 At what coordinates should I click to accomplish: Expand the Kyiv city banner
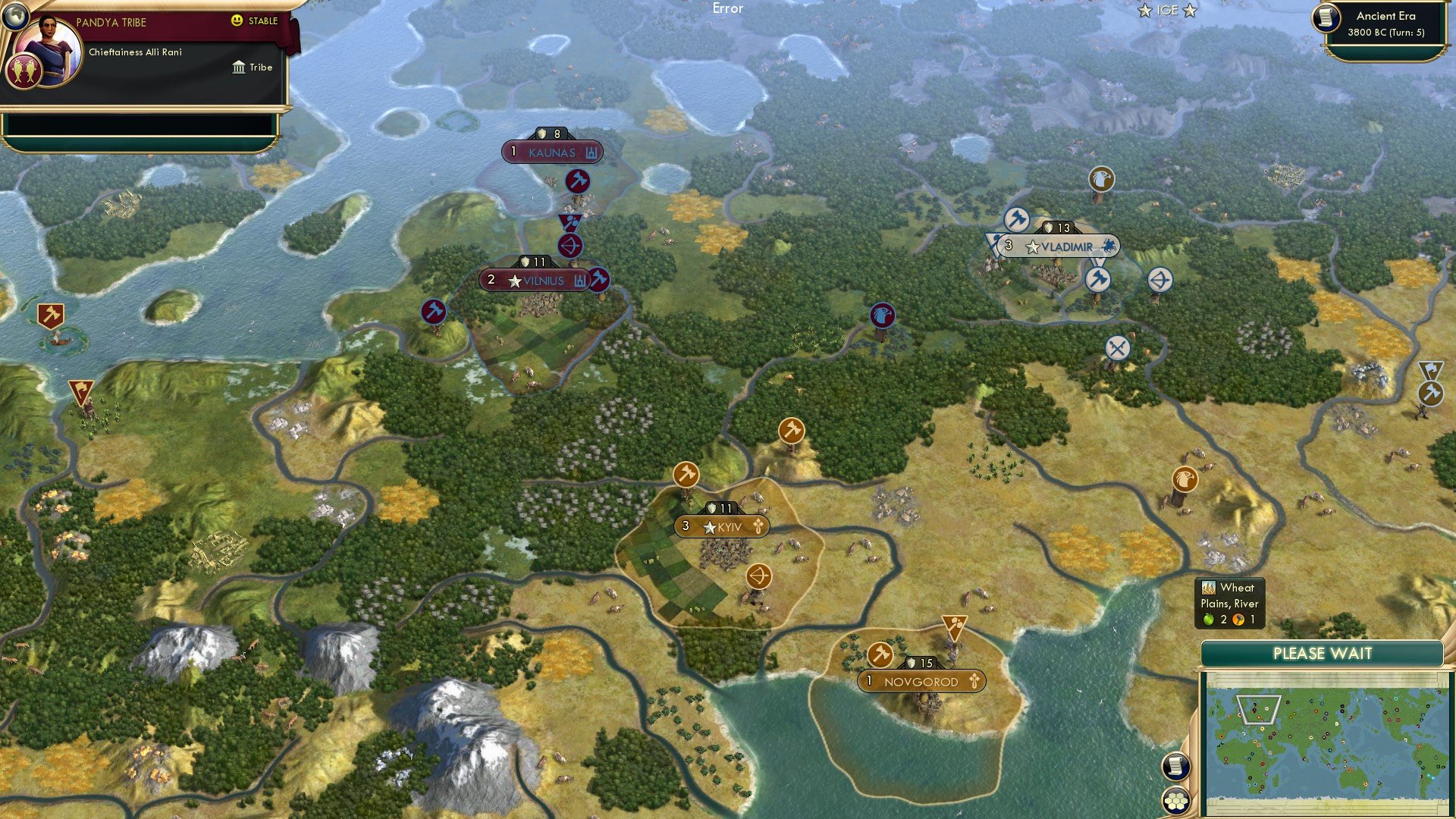(x=720, y=525)
